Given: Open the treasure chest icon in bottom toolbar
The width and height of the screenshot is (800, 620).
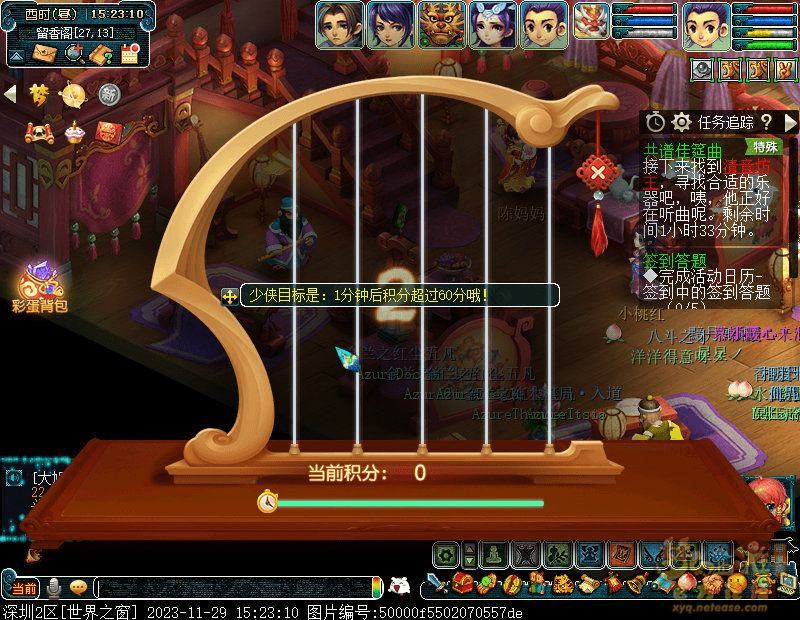Looking at the screenshot, I should [462, 583].
